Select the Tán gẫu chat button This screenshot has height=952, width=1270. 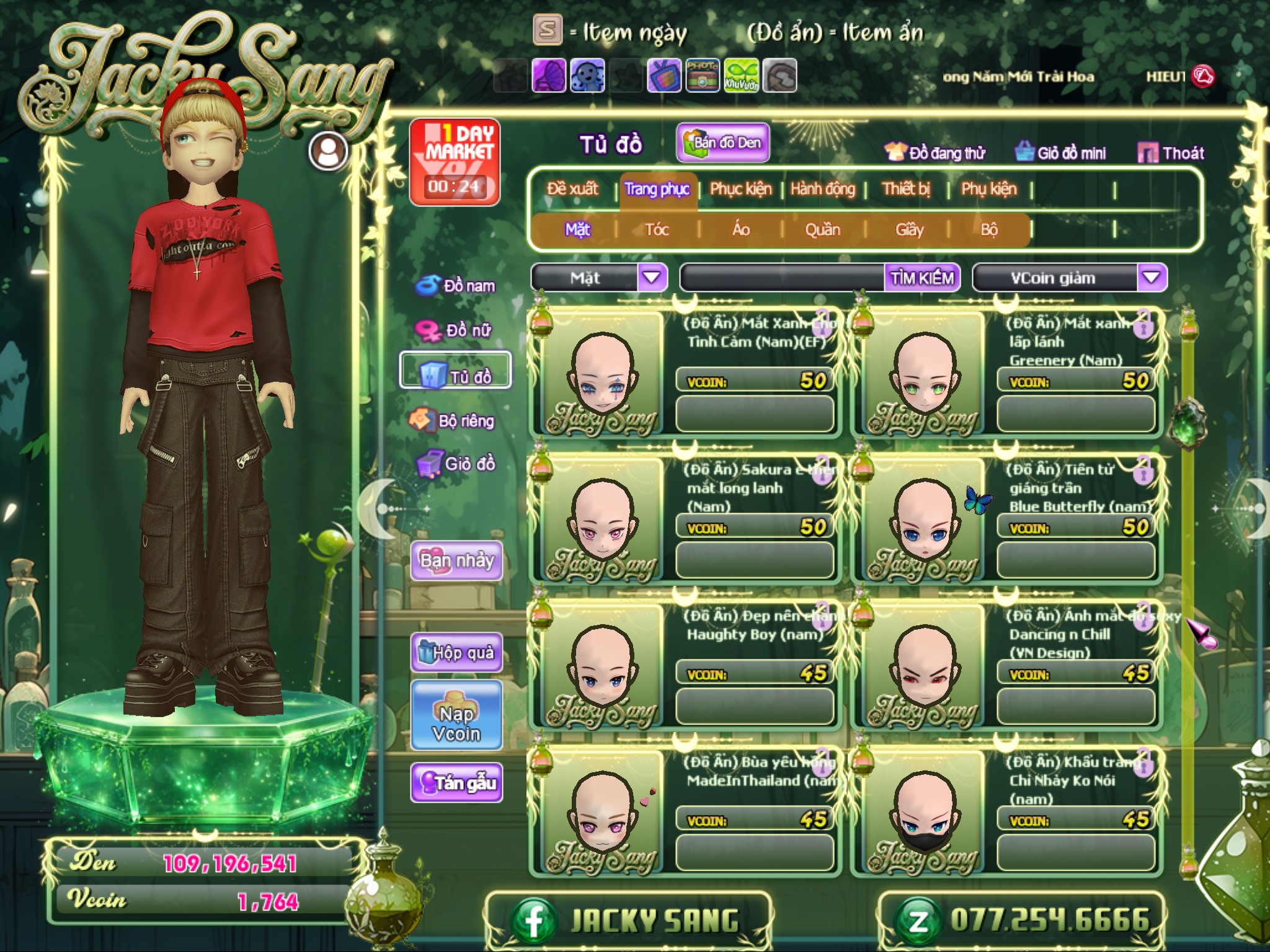coord(456,783)
